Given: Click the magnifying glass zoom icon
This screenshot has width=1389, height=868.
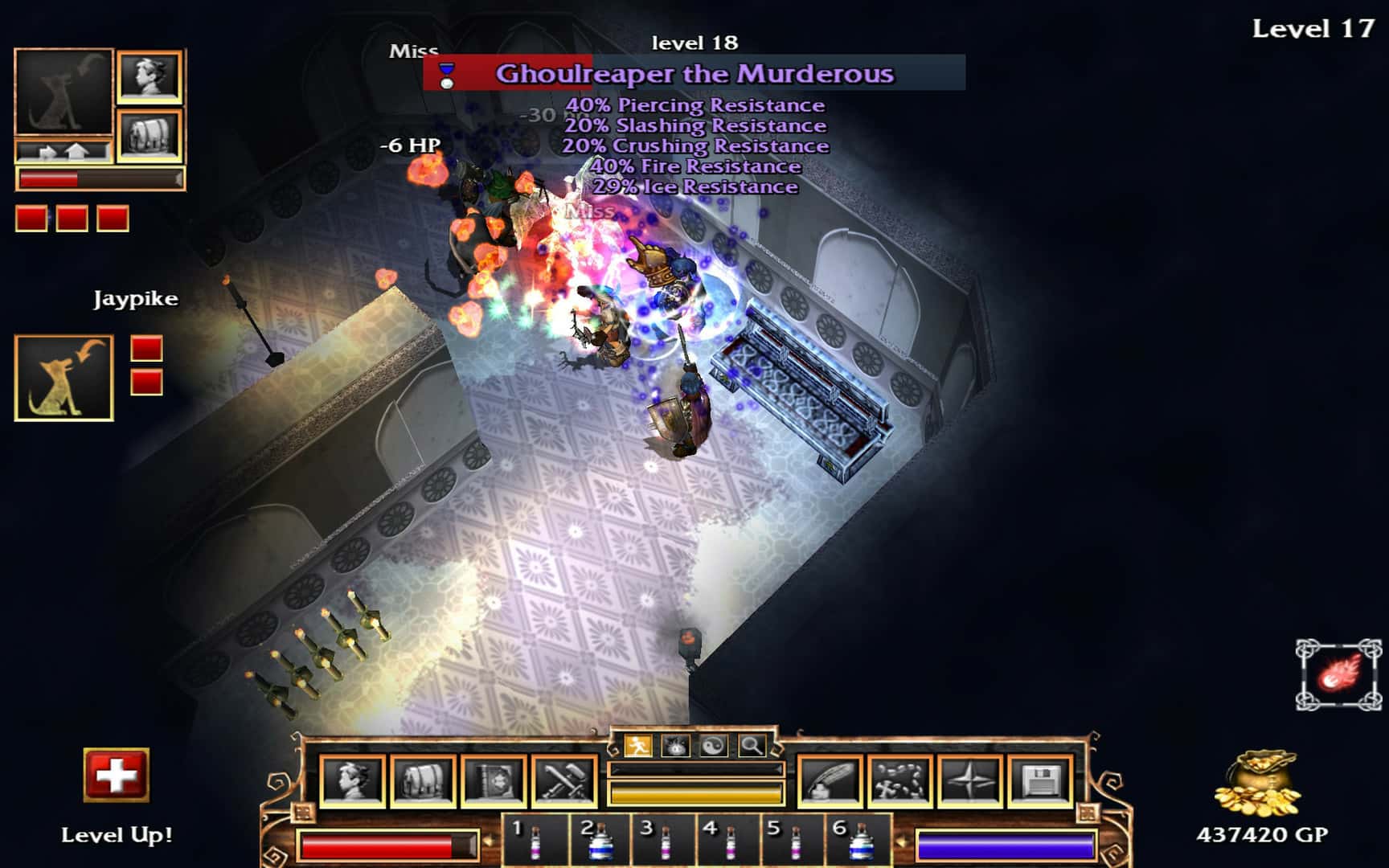Looking at the screenshot, I should point(750,743).
